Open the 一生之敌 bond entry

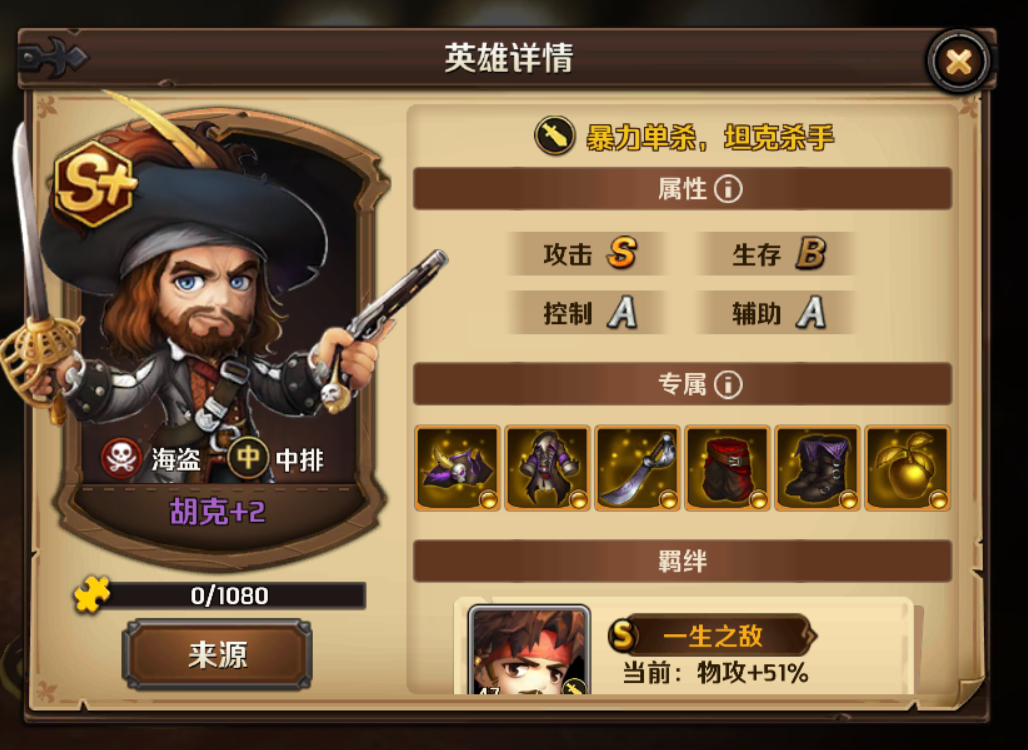[712, 635]
